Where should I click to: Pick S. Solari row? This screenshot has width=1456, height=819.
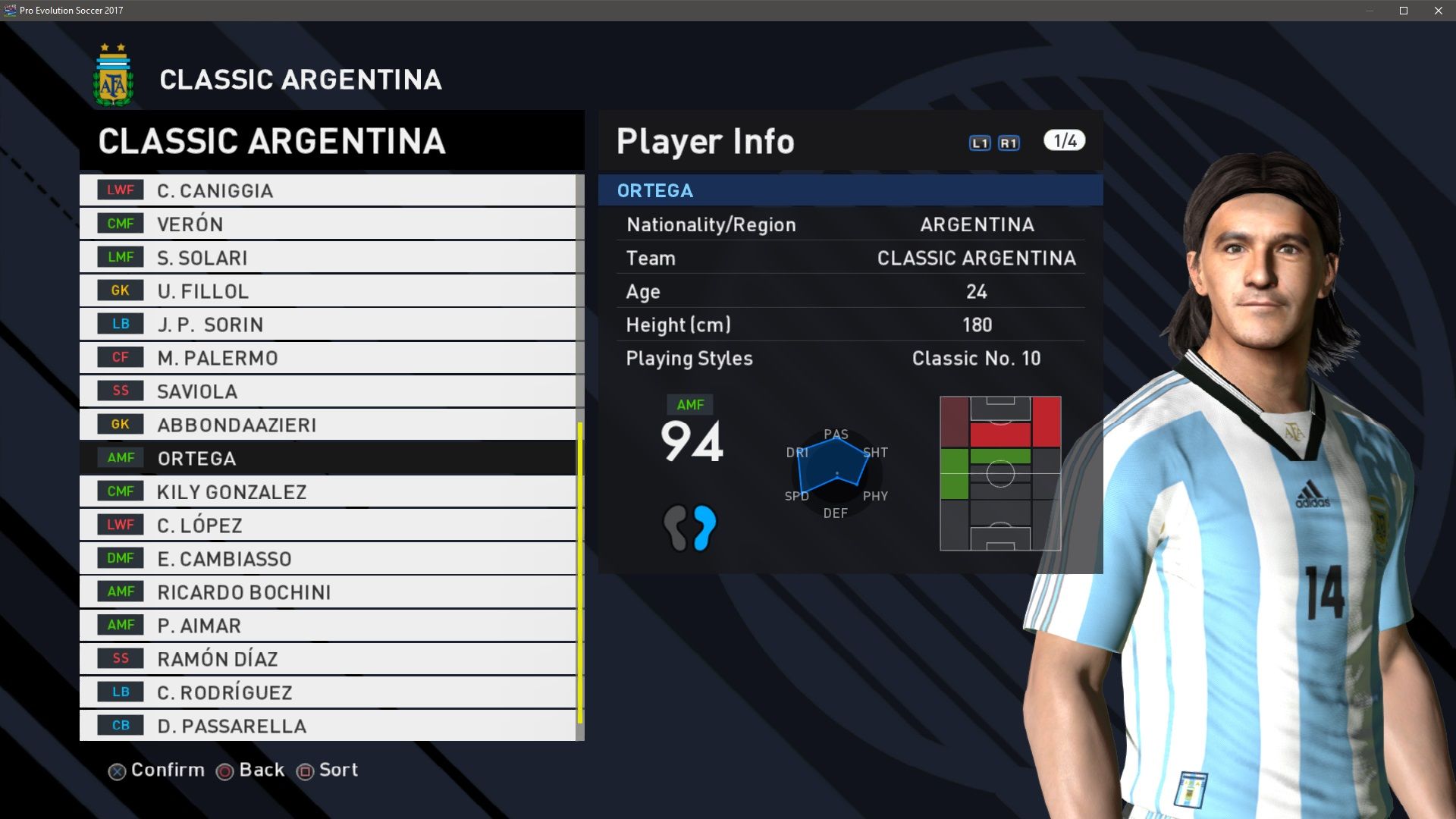328,257
